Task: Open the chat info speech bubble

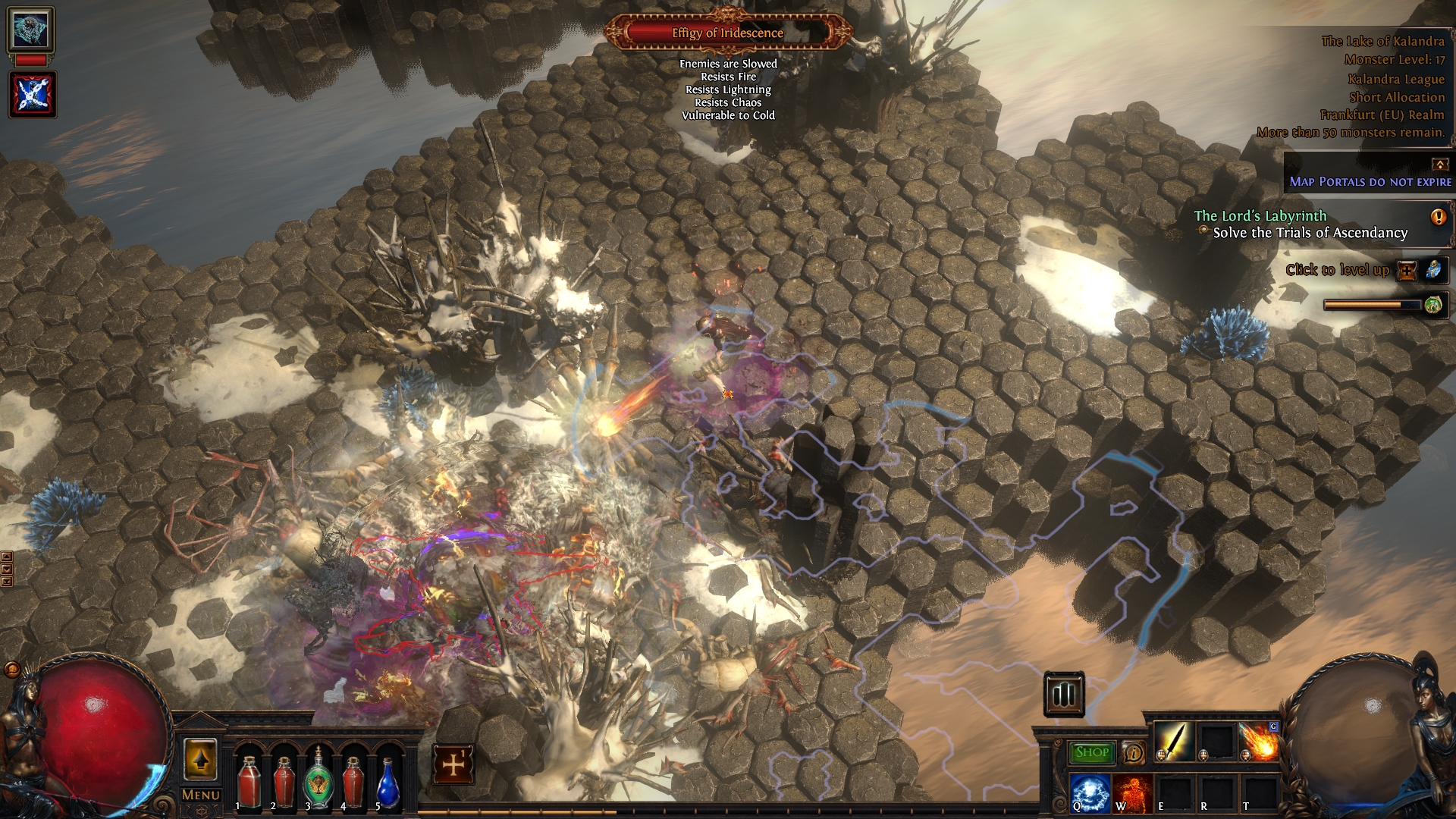Action: click(x=1134, y=753)
